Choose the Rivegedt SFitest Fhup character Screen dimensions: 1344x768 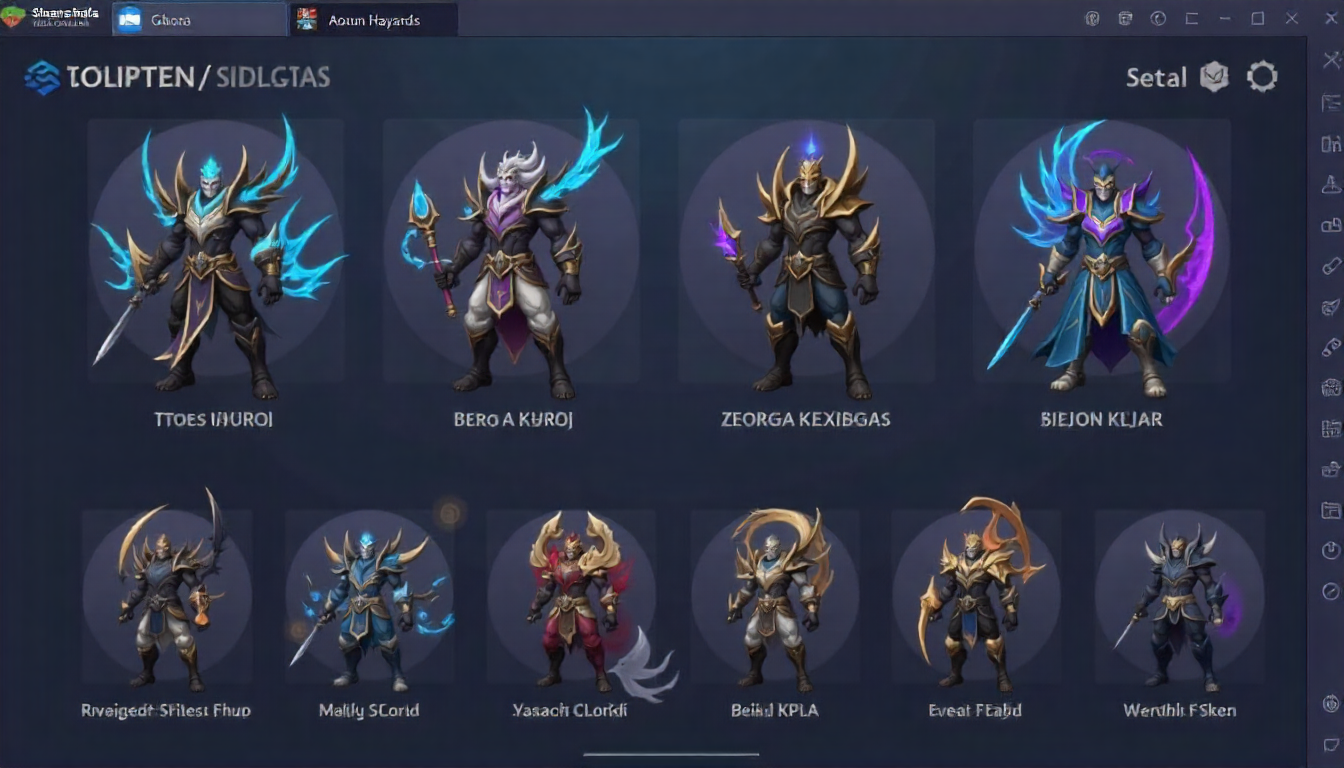pos(166,598)
